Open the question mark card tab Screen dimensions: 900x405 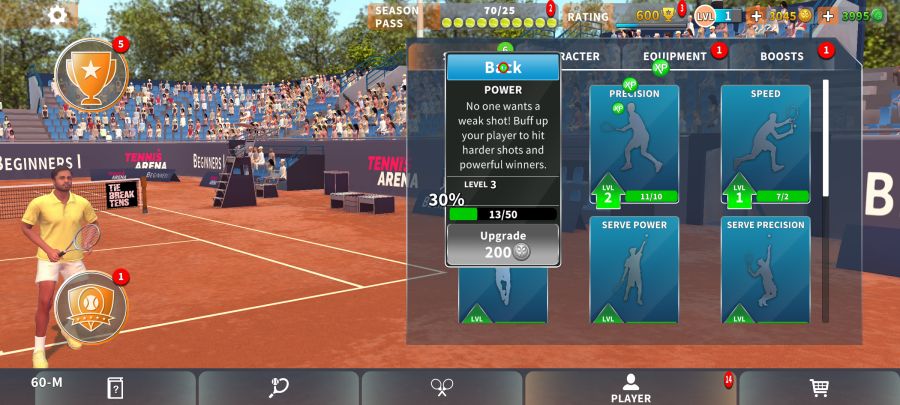(x=115, y=388)
